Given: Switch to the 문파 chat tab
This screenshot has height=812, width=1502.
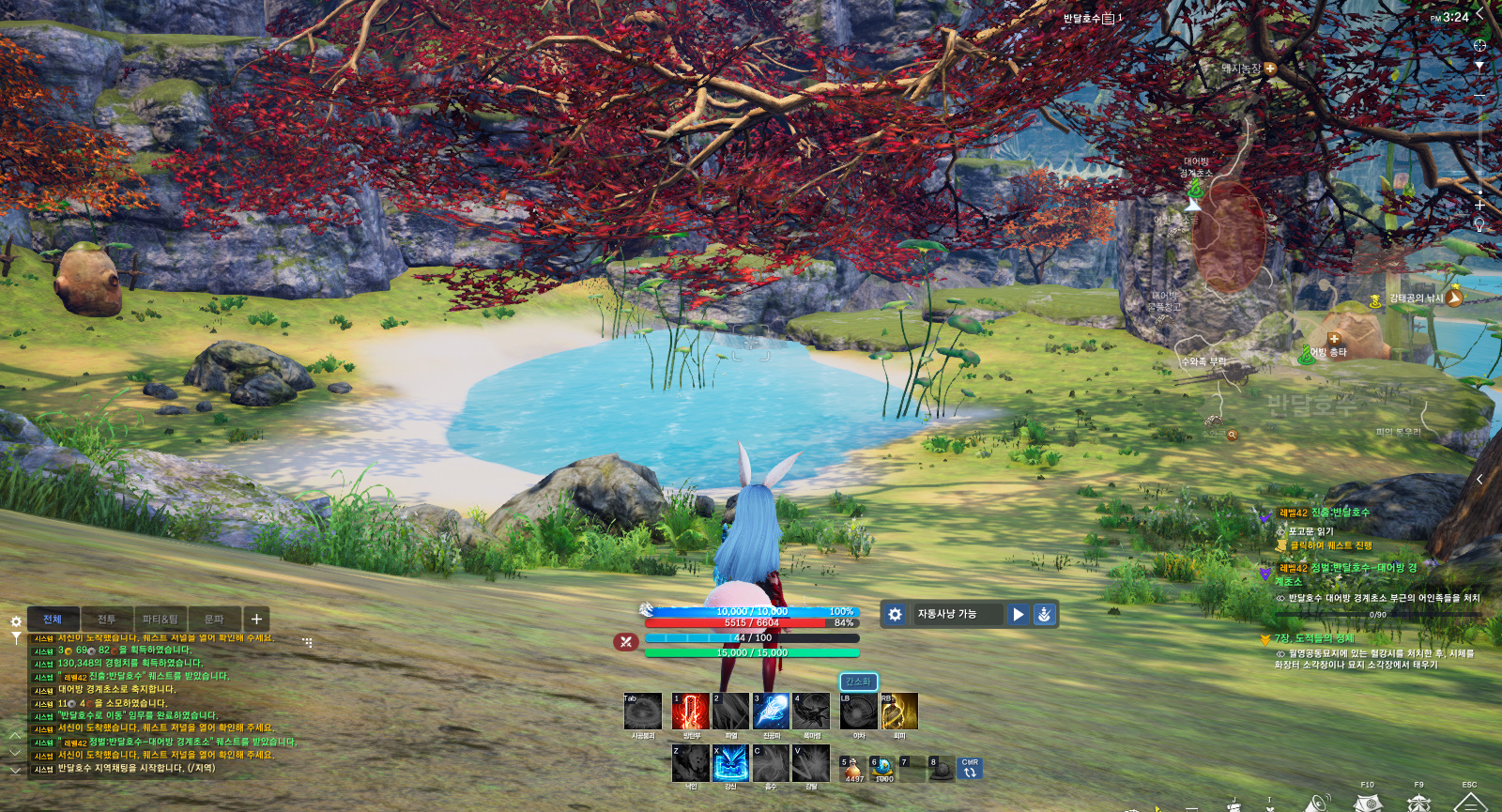Looking at the screenshot, I should (214, 620).
